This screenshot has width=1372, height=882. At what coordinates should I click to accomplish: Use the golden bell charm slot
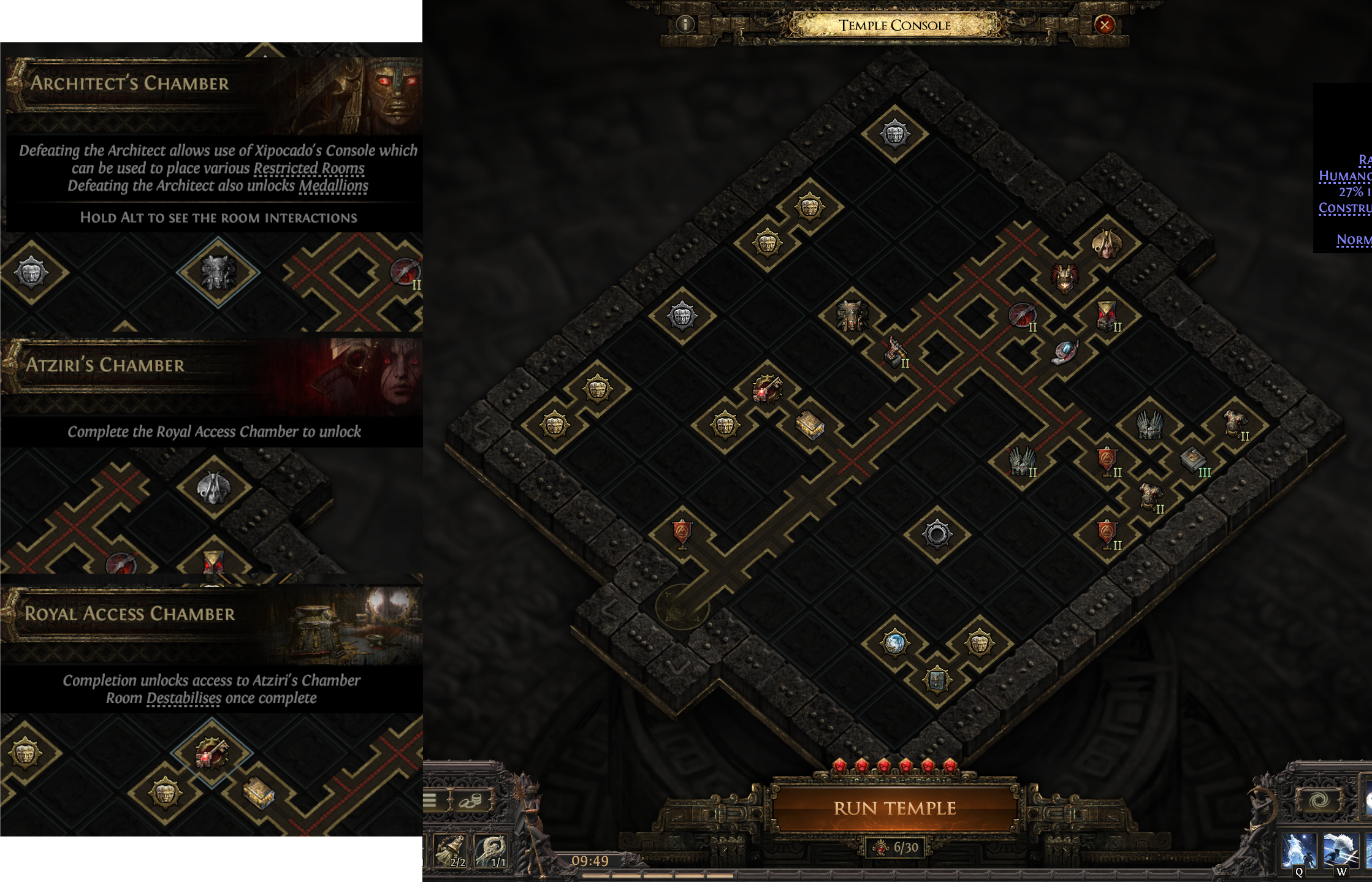pos(450,851)
